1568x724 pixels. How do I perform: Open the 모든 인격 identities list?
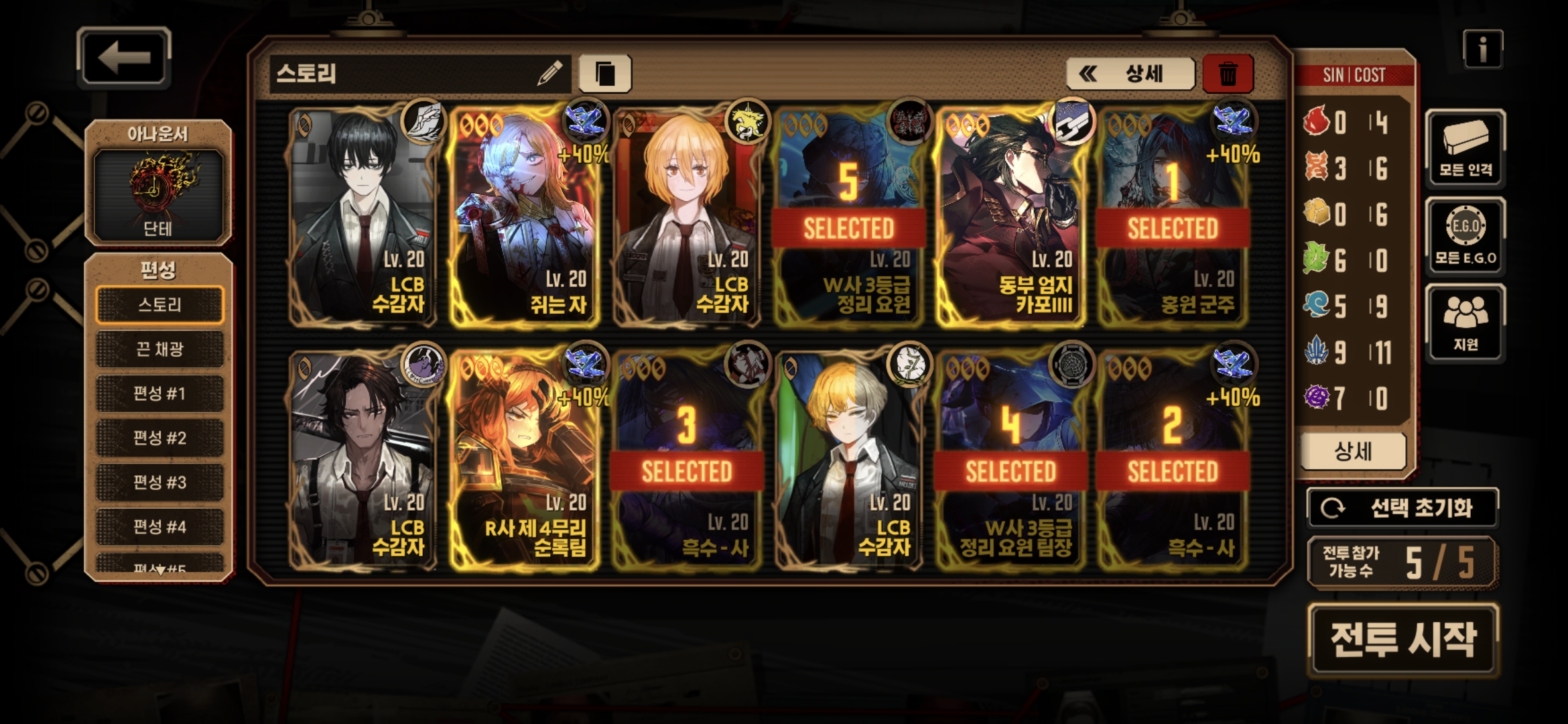click(1465, 147)
